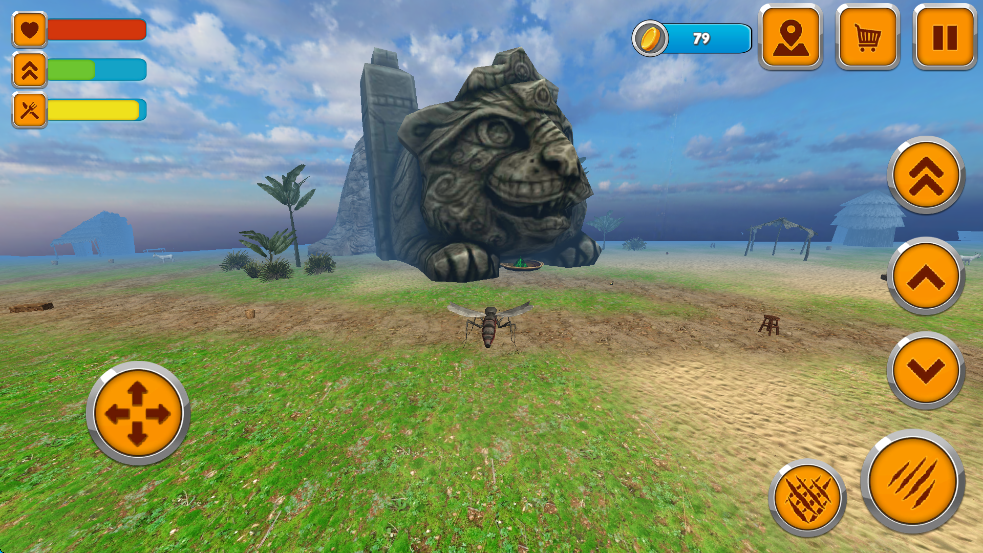Screen dimensions: 983x553
Task: Tap the single-chevron up button
Action: tap(926, 276)
